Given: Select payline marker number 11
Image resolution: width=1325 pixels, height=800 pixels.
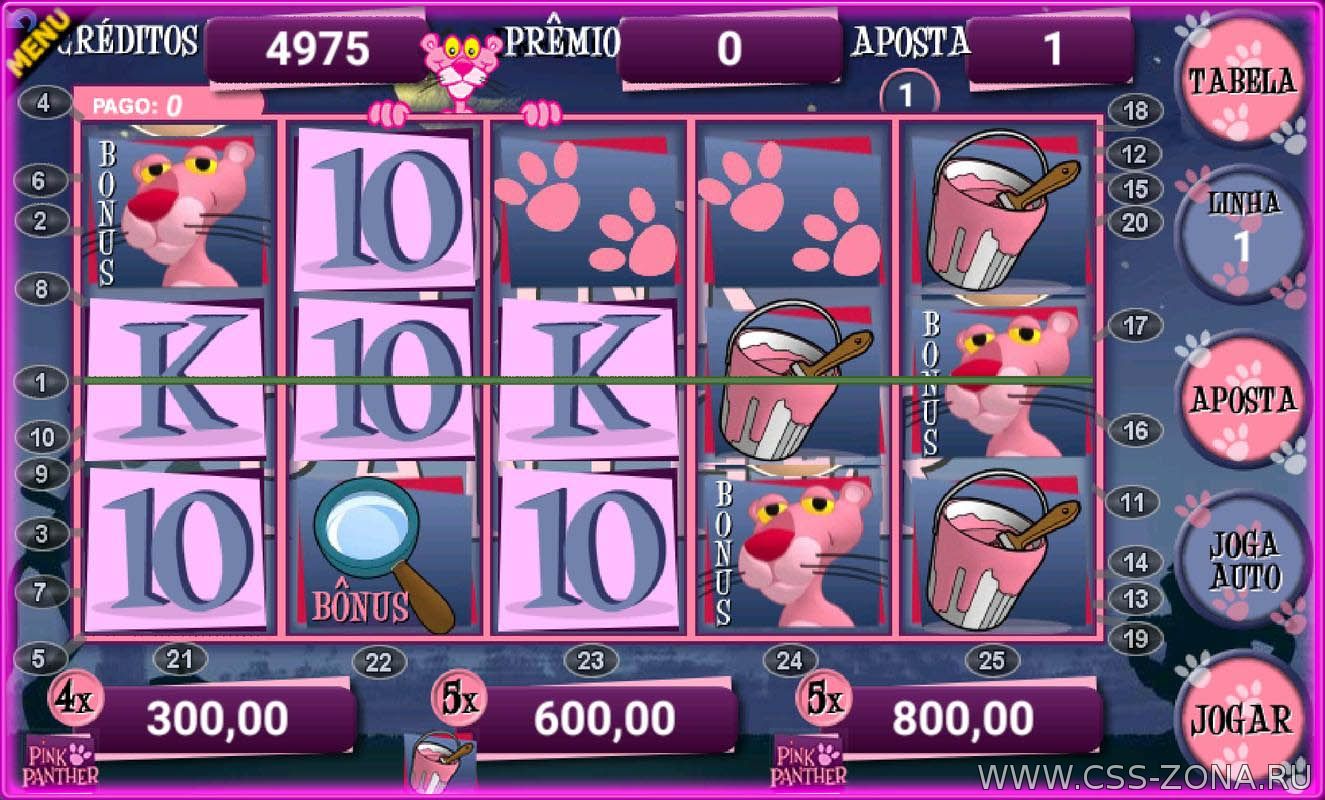Looking at the screenshot, I should [1132, 501].
